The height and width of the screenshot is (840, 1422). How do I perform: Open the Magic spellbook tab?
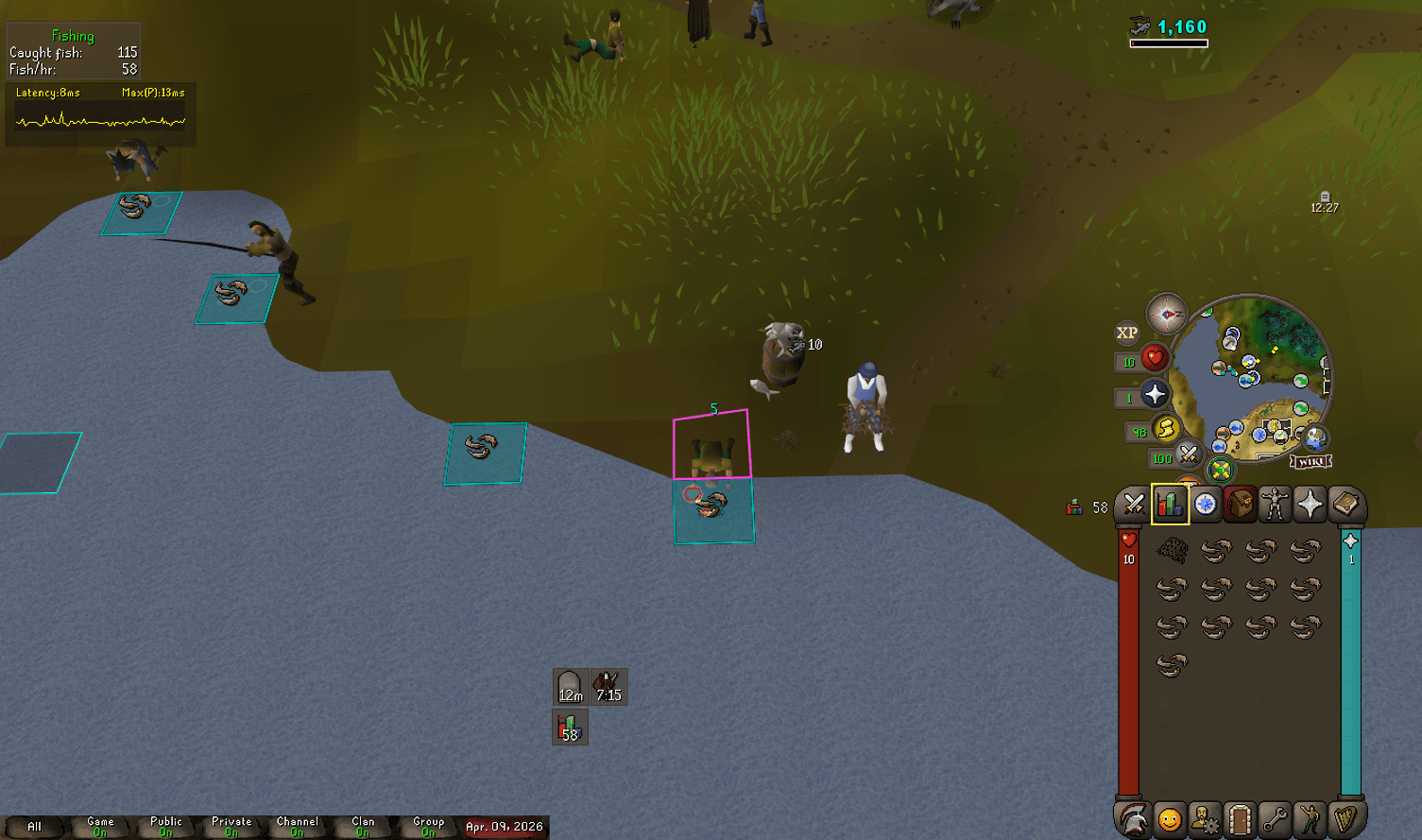coord(1344,506)
